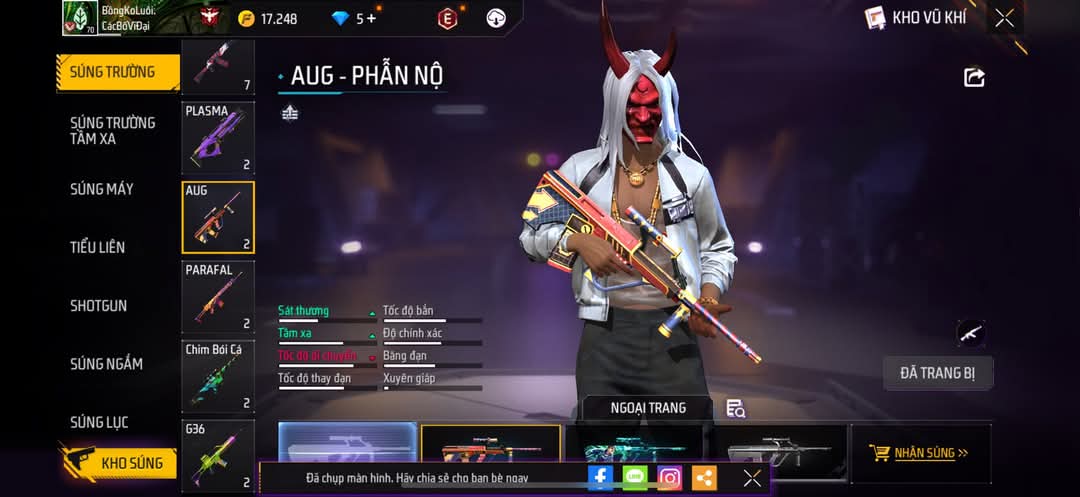Dismiss the screenshot share bar
This screenshot has width=1080, height=497.
(752, 478)
